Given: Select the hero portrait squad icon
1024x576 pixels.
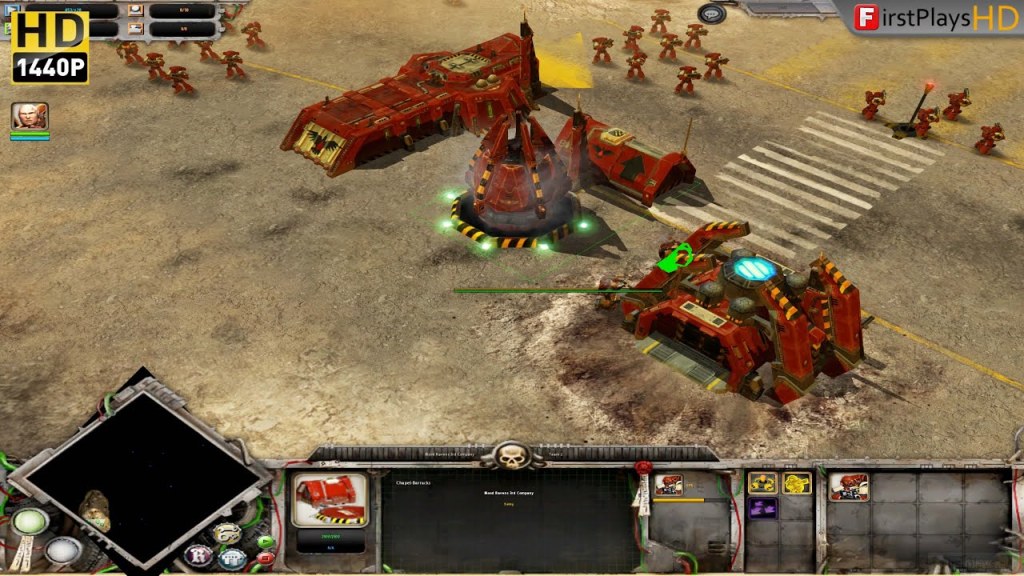Looking at the screenshot, I should tap(29, 116).
